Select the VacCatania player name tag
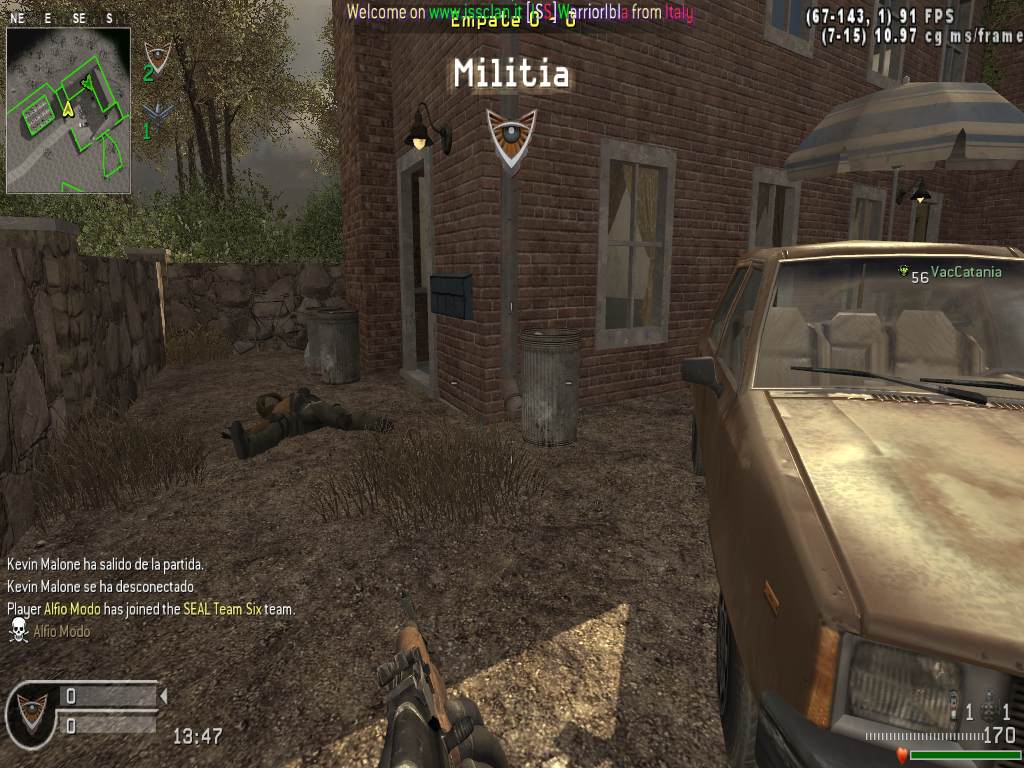Viewport: 1024px width, 768px height. click(965, 271)
